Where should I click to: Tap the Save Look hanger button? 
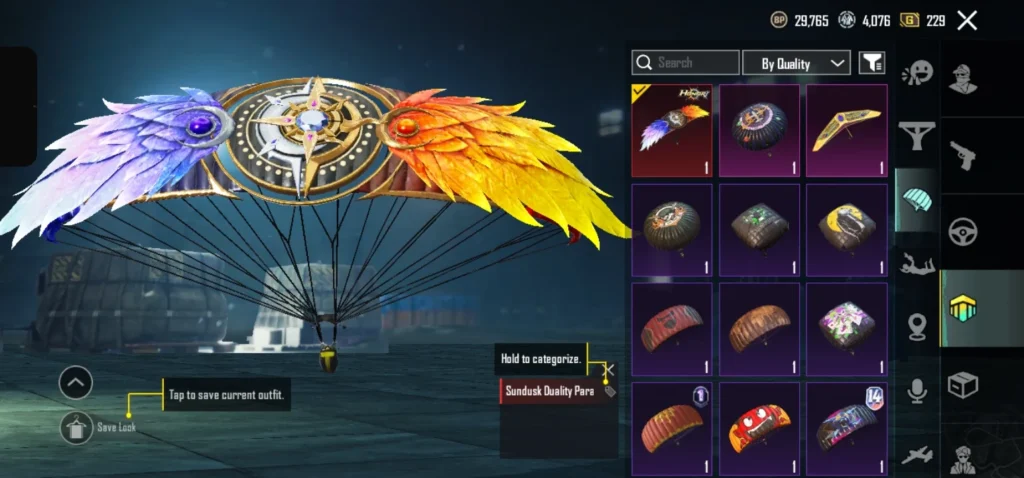[x=76, y=427]
